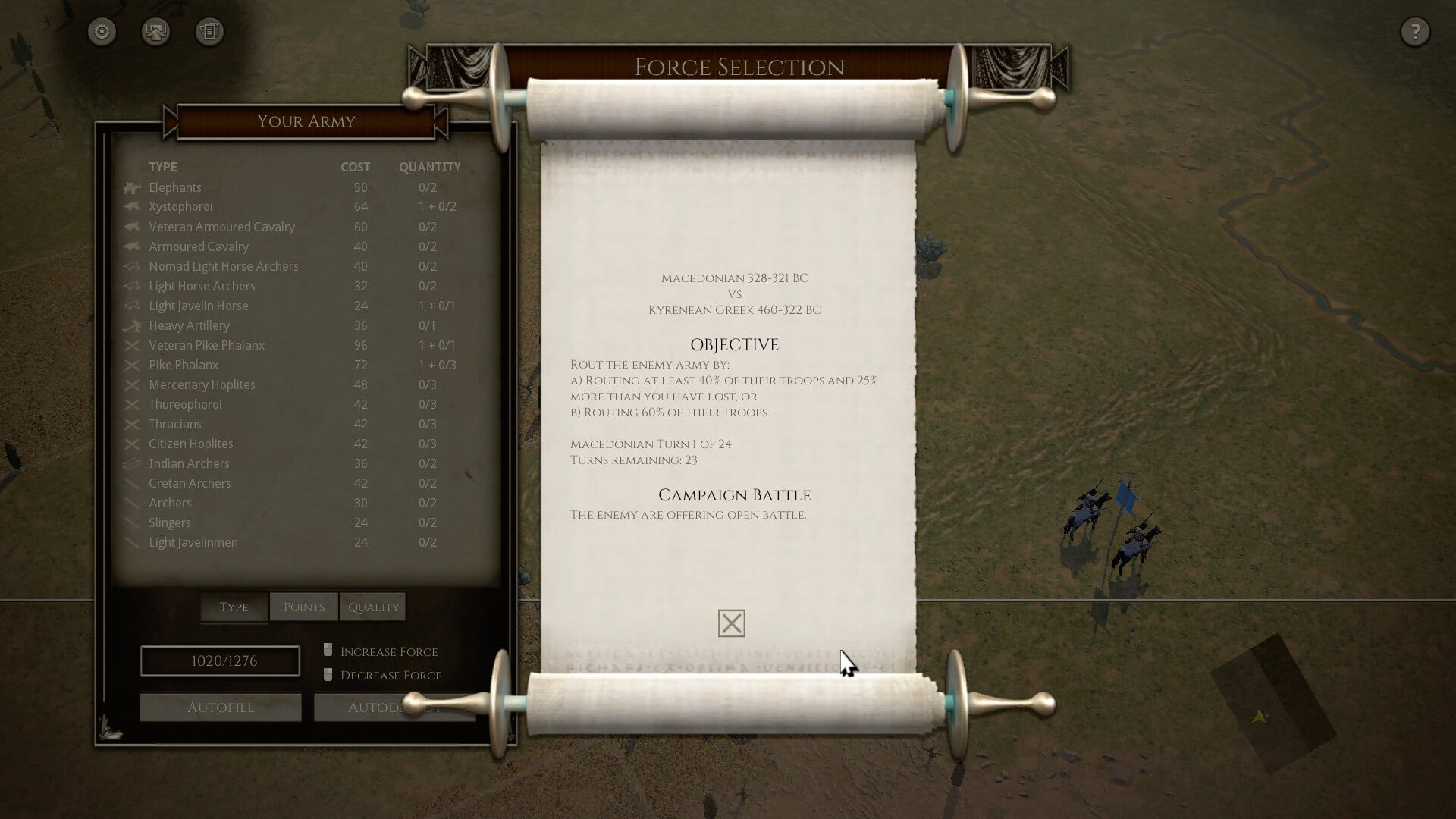Image resolution: width=1456 pixels, height=819 pixels.
Task: Pick Thracians from the unit list
Action: click(175, 424)
